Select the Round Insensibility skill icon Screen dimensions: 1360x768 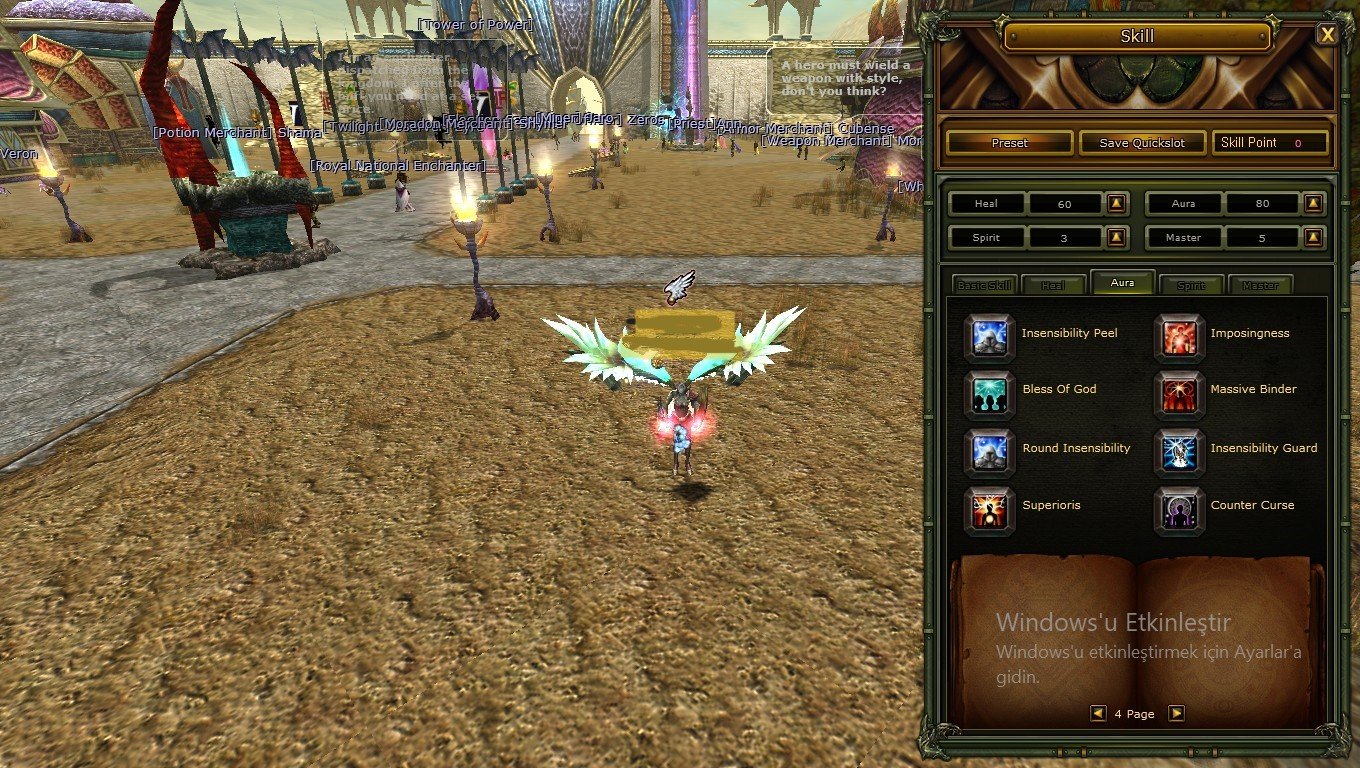click(x=989, y=451)
